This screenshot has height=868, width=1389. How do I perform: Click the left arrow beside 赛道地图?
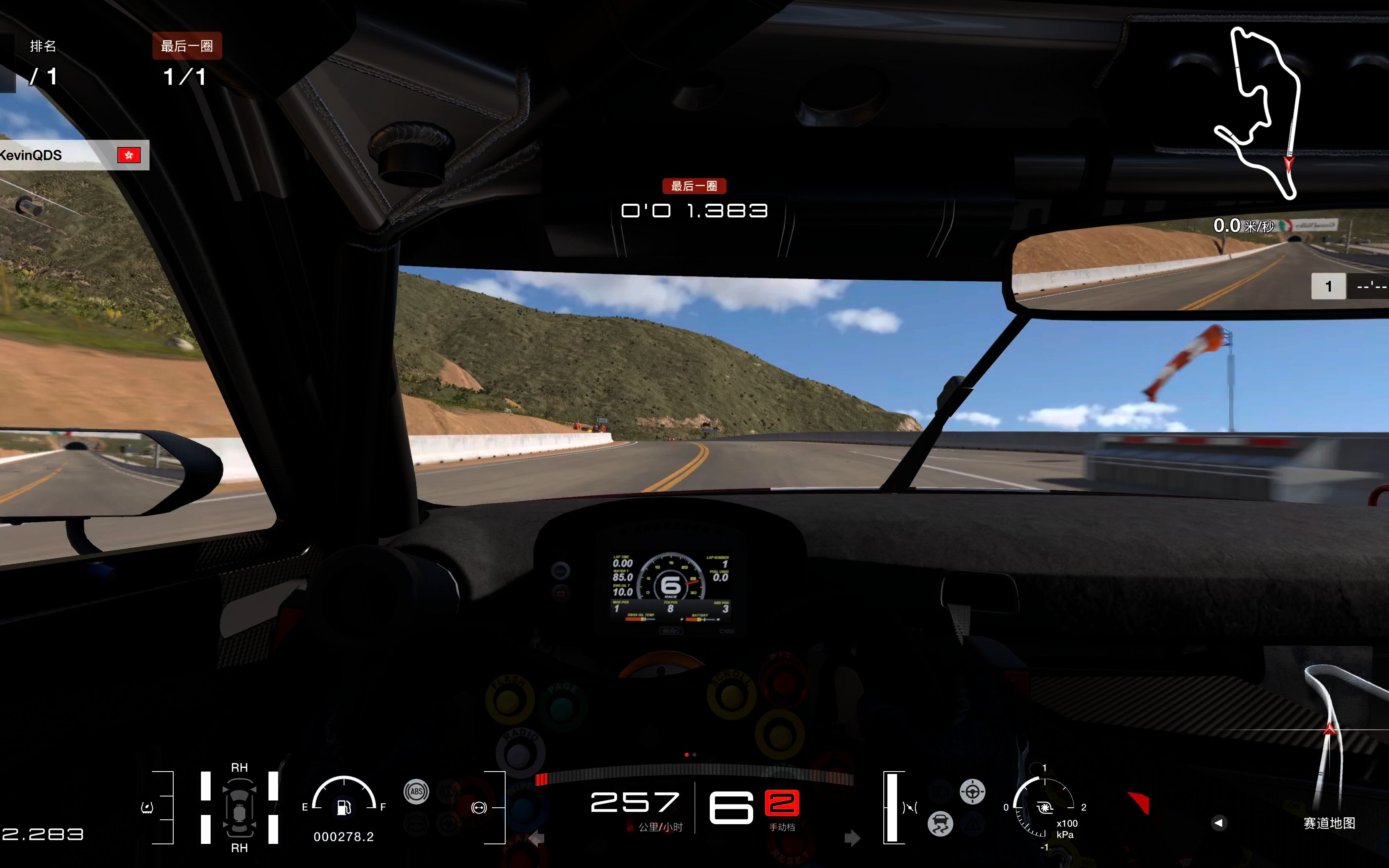(1219, 823)
